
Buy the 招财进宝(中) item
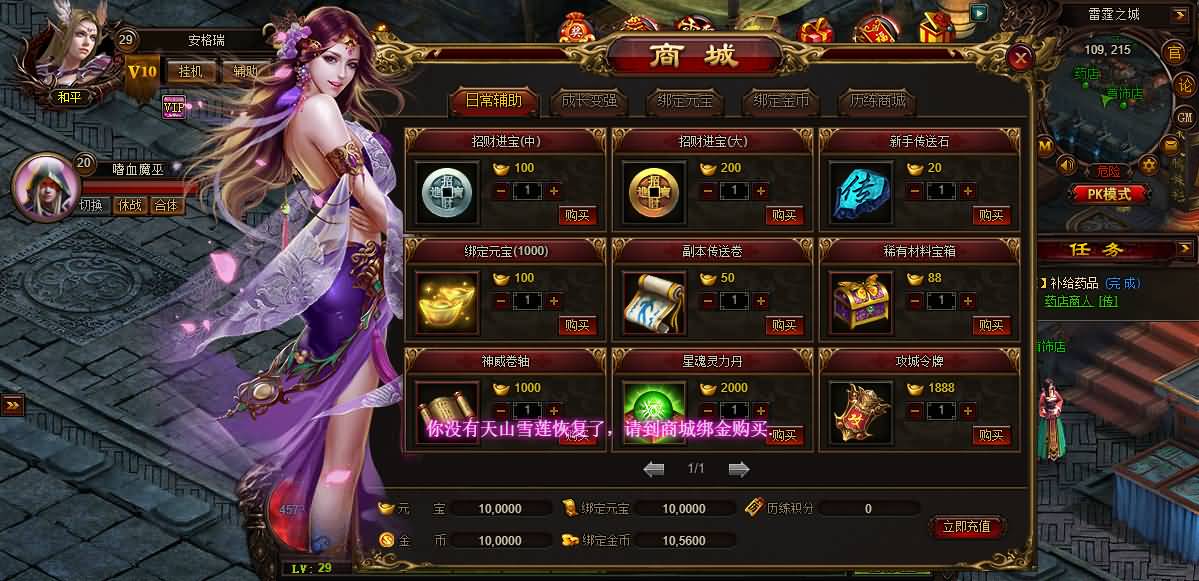coord(577,215)
